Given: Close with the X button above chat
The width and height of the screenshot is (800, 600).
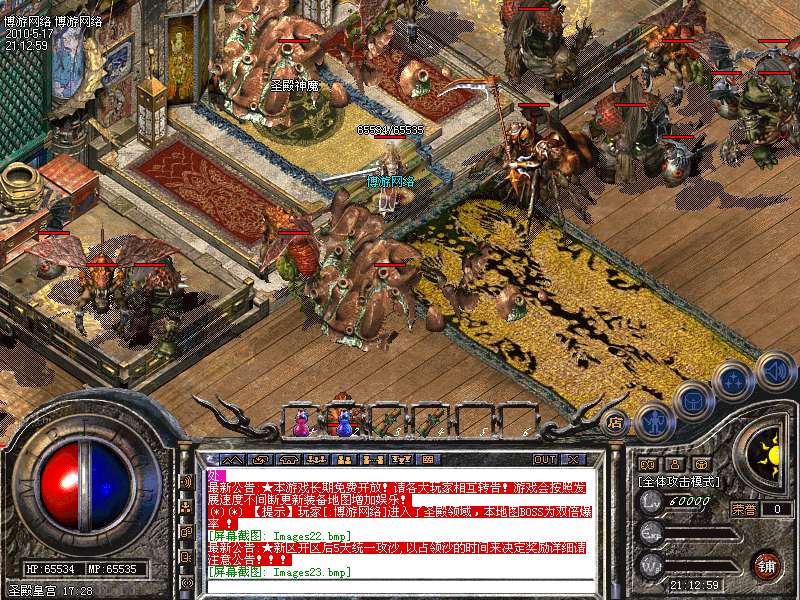Looking at the screenshot, I should [572, 459].
